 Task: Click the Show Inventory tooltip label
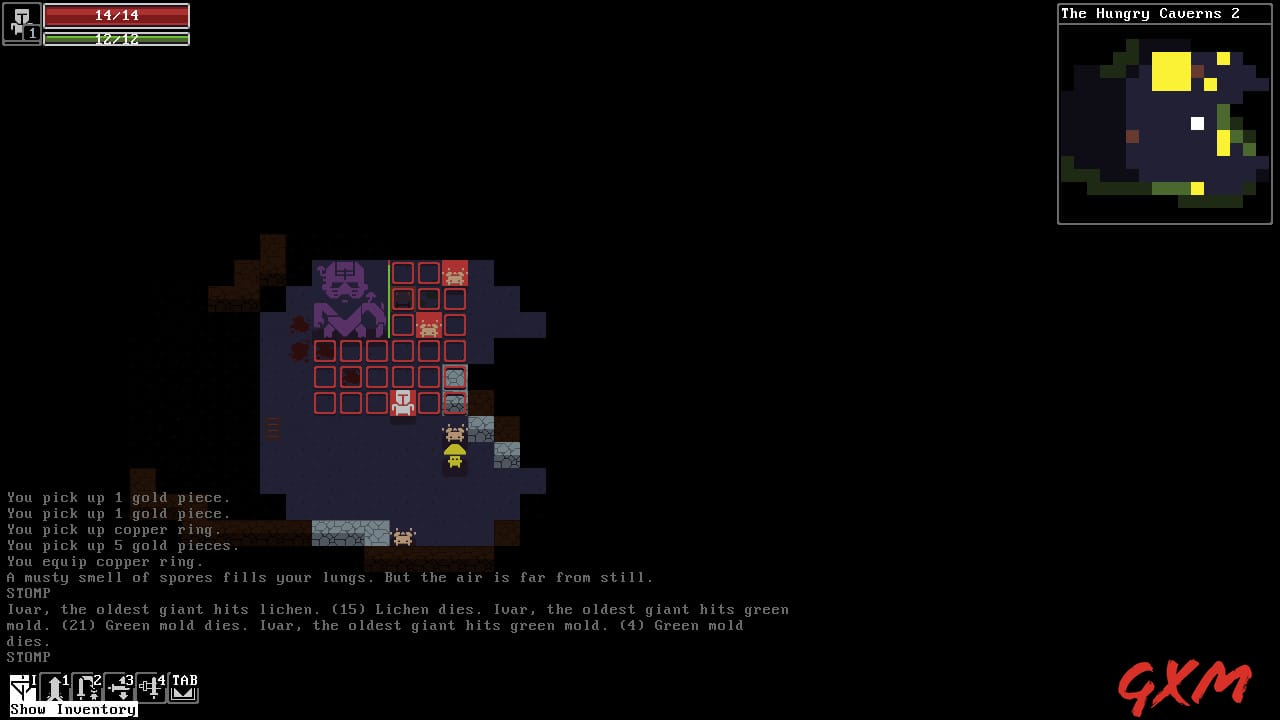pos(70,709)
